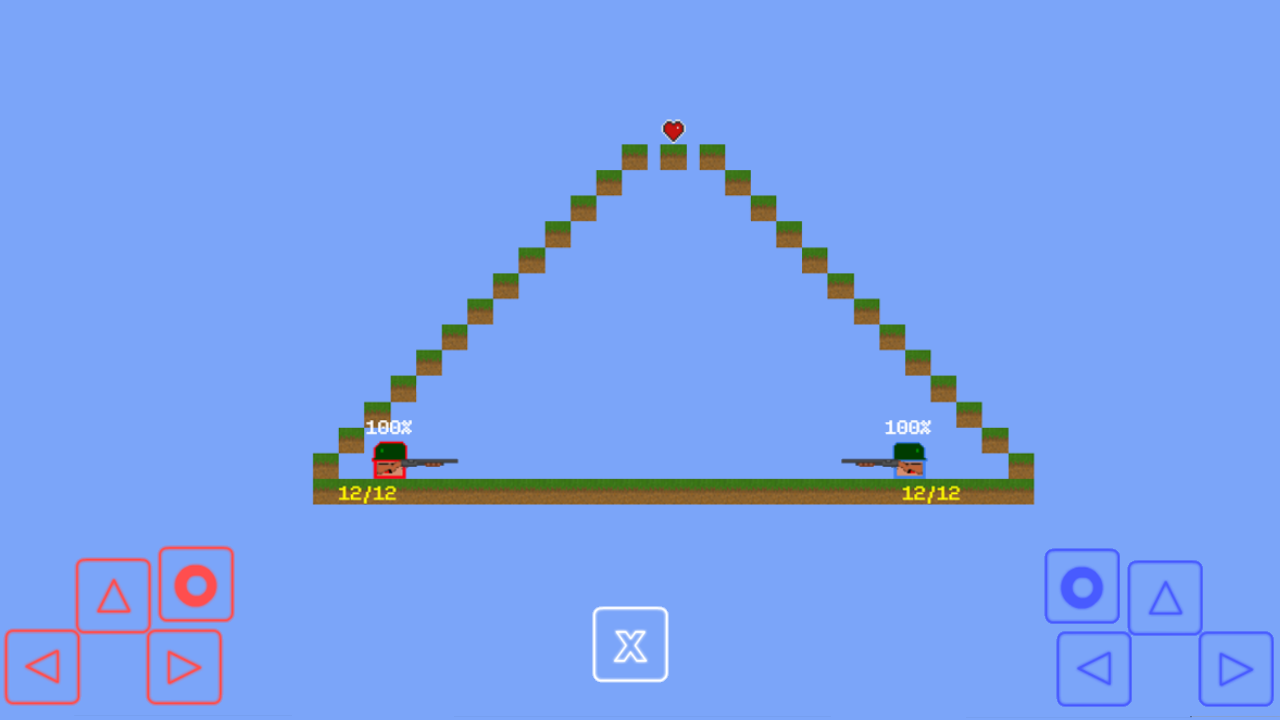Click the topmost block of the pyramid

(x=674, y=155)
